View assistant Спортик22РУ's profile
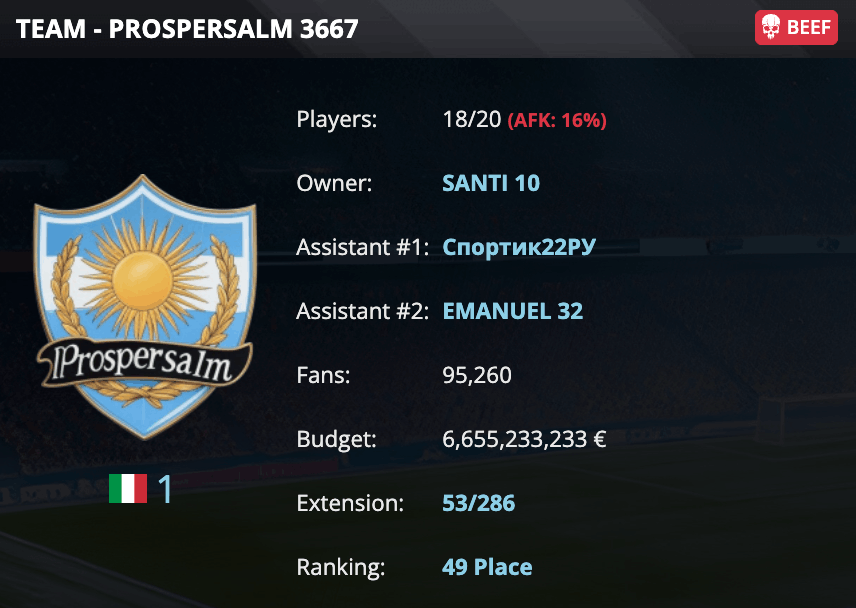The height and width of the screenshot is (608, 856). [518, 247]
